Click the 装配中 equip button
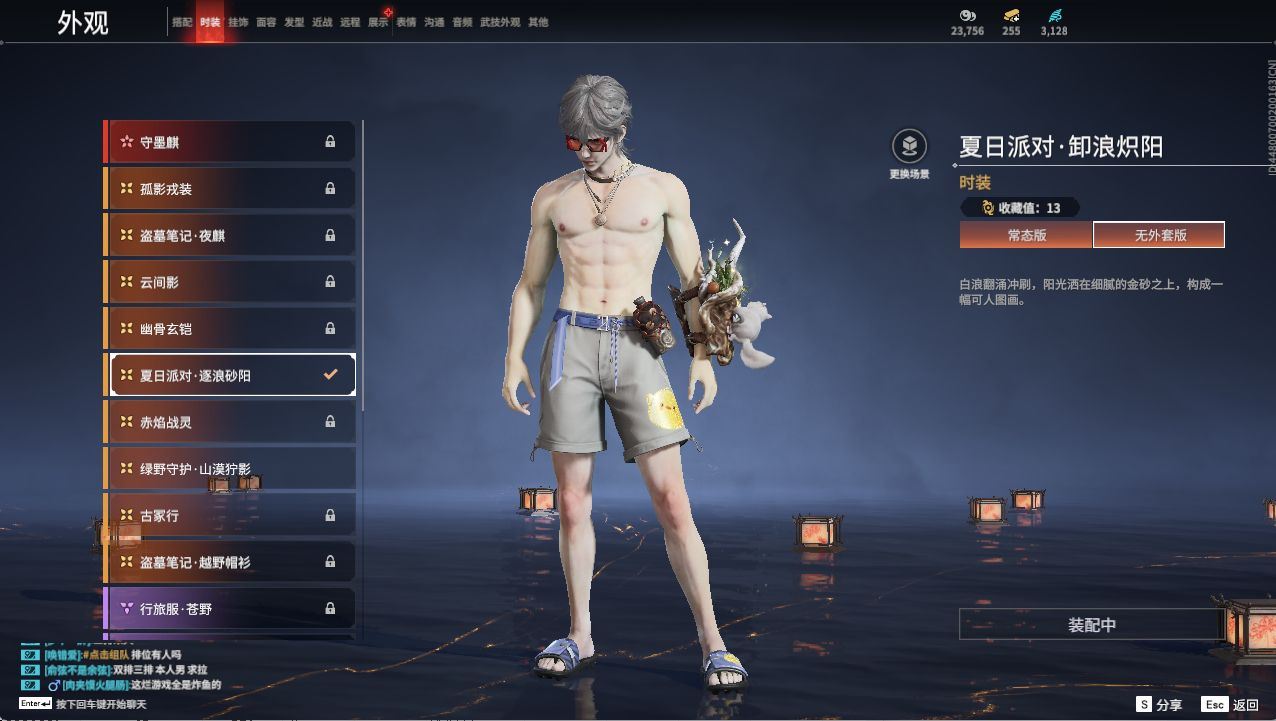Viewport: 1276px width, 721px height. (x=1091, y=625)
